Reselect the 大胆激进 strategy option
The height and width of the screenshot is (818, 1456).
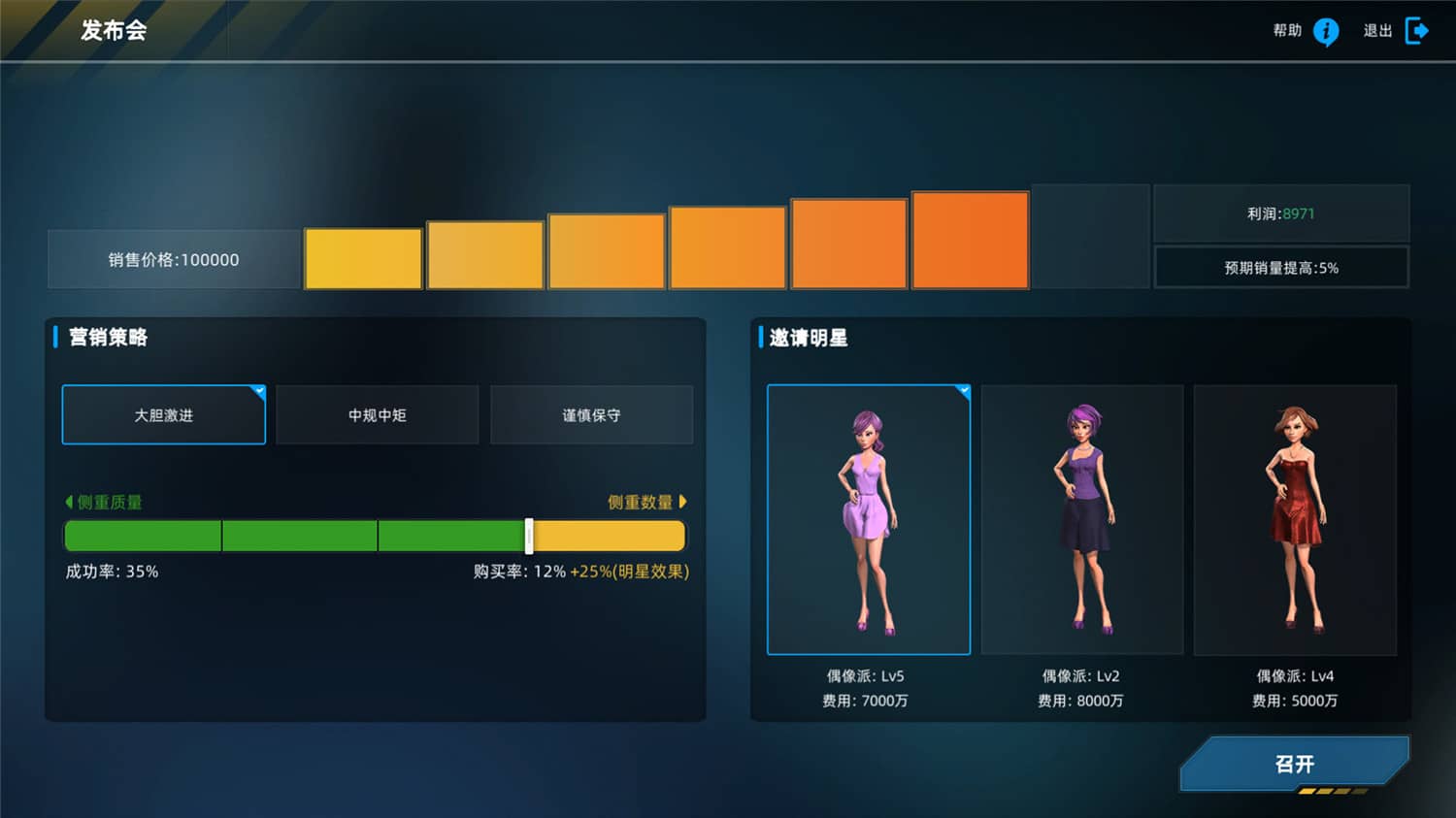coord(163,414)
